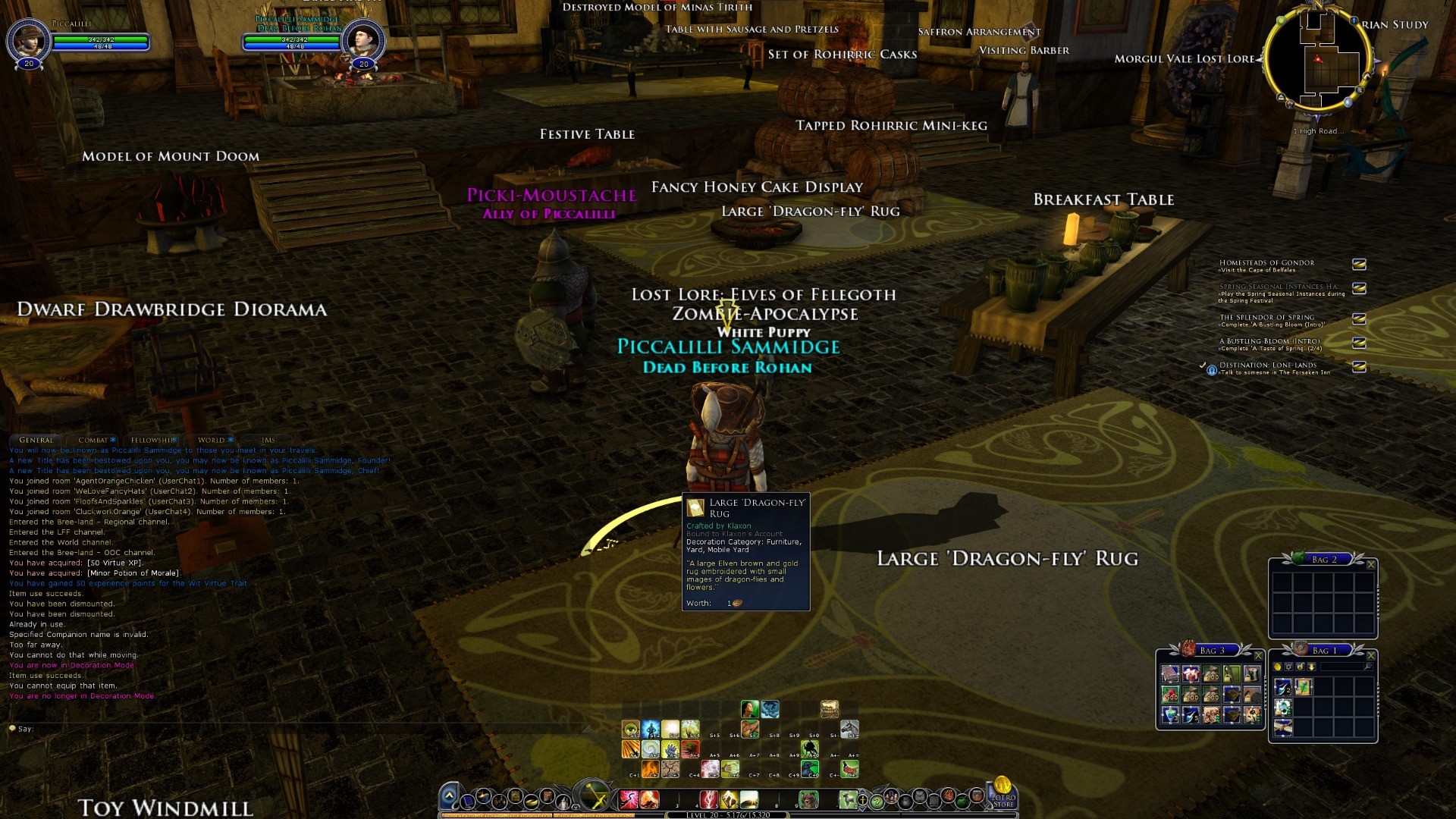Select the red gift box in Bag 3
Viewport: 1456px width, 819px height.
[1191, 673]
